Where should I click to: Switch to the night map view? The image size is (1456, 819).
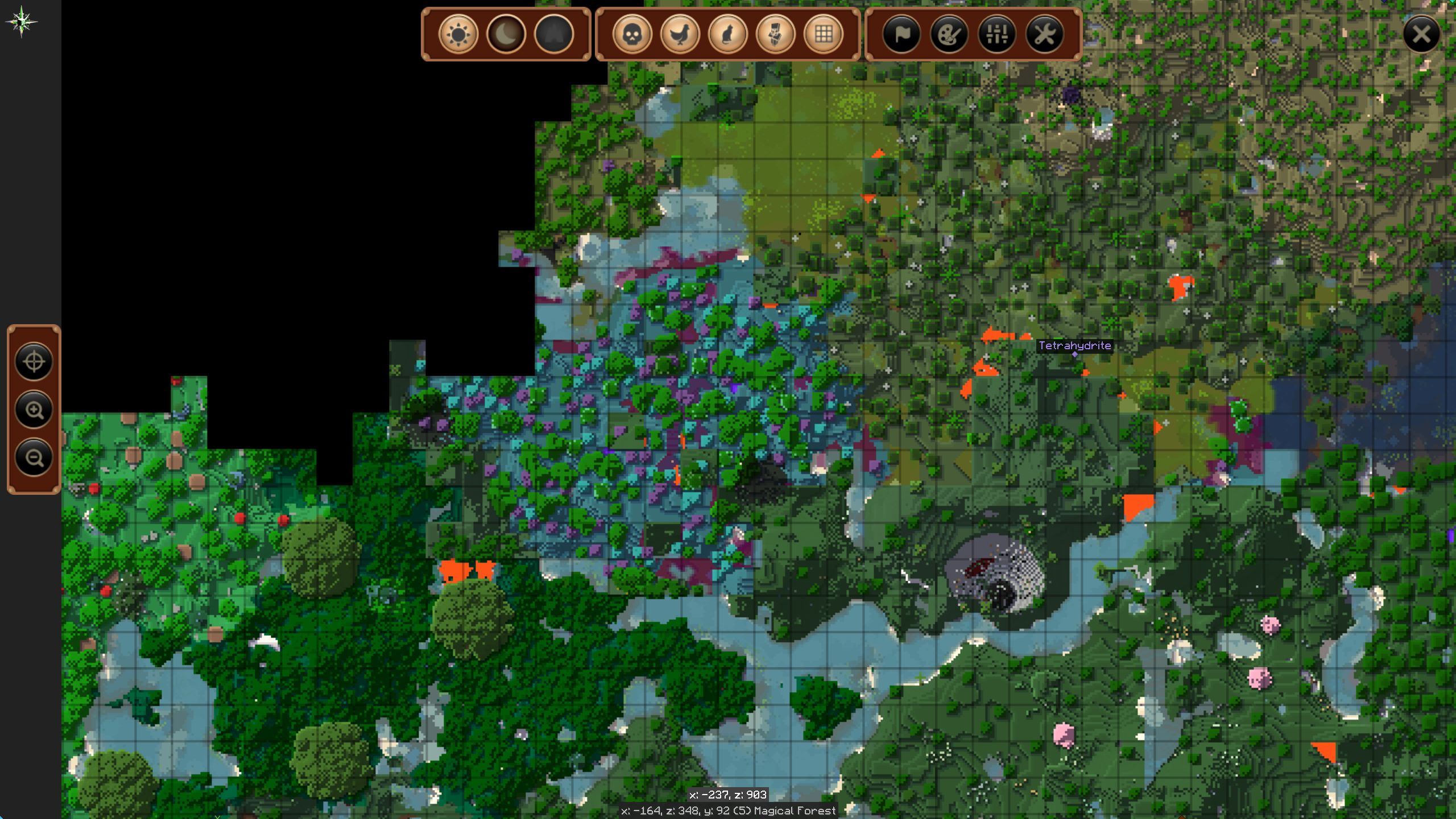click(x=506, y=34)
